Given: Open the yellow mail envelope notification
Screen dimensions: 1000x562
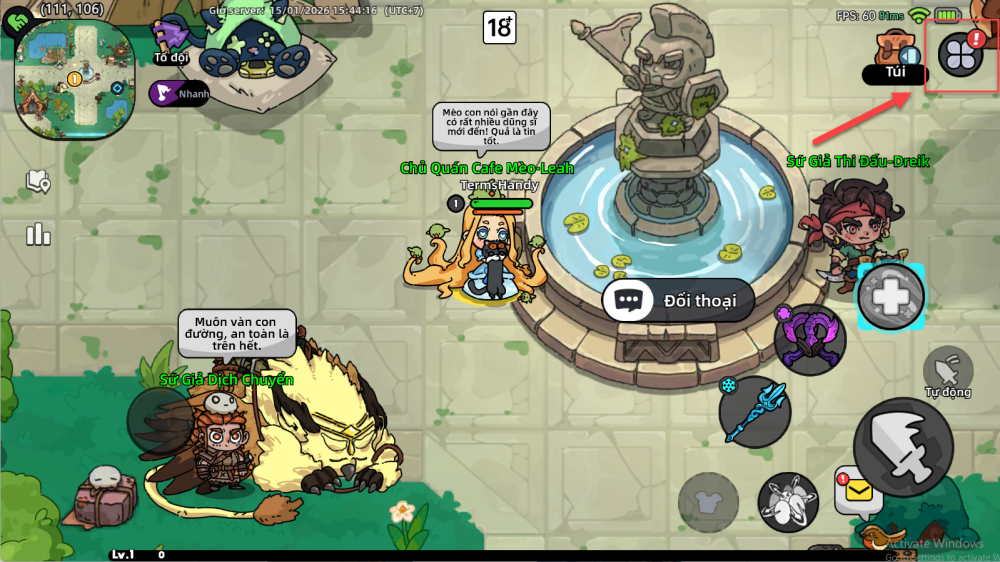Looking at the screenshot, I should (x=856, y=492).
